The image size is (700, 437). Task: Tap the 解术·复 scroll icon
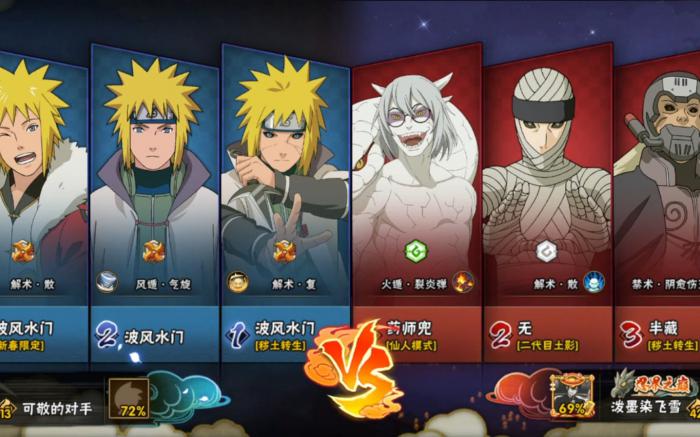click(237, 282)
